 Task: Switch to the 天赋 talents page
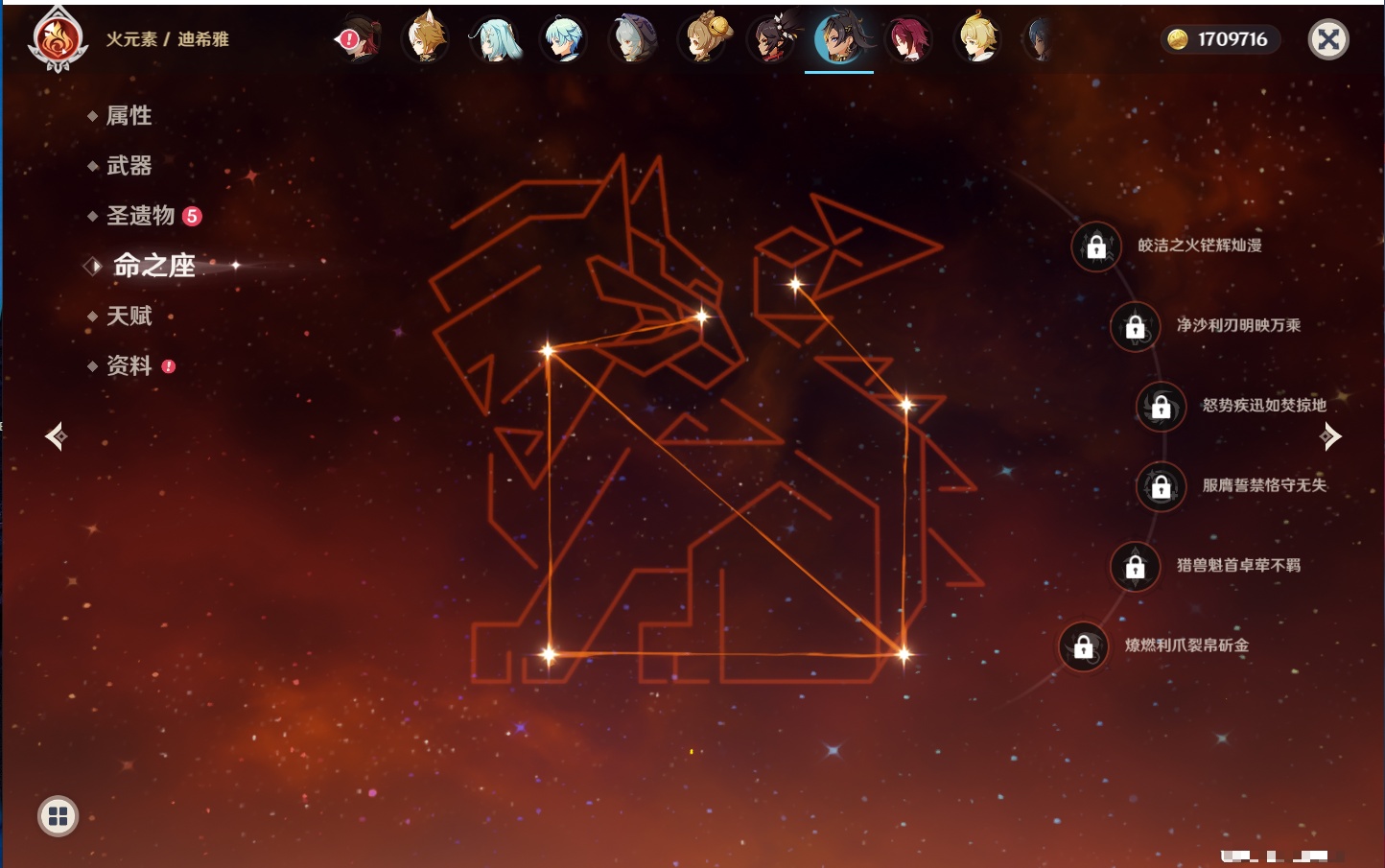tap(129, 316)
